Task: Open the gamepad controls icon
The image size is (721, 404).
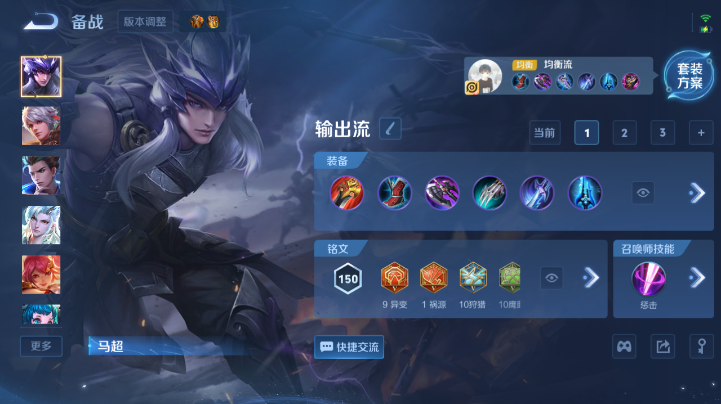Action: [624, 346]
